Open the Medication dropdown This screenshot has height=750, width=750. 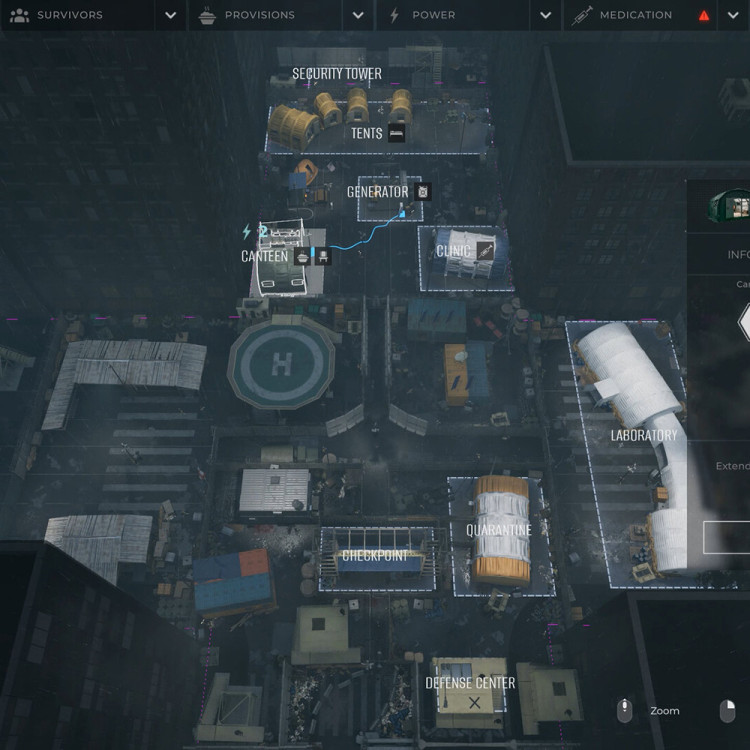[731, 15]
